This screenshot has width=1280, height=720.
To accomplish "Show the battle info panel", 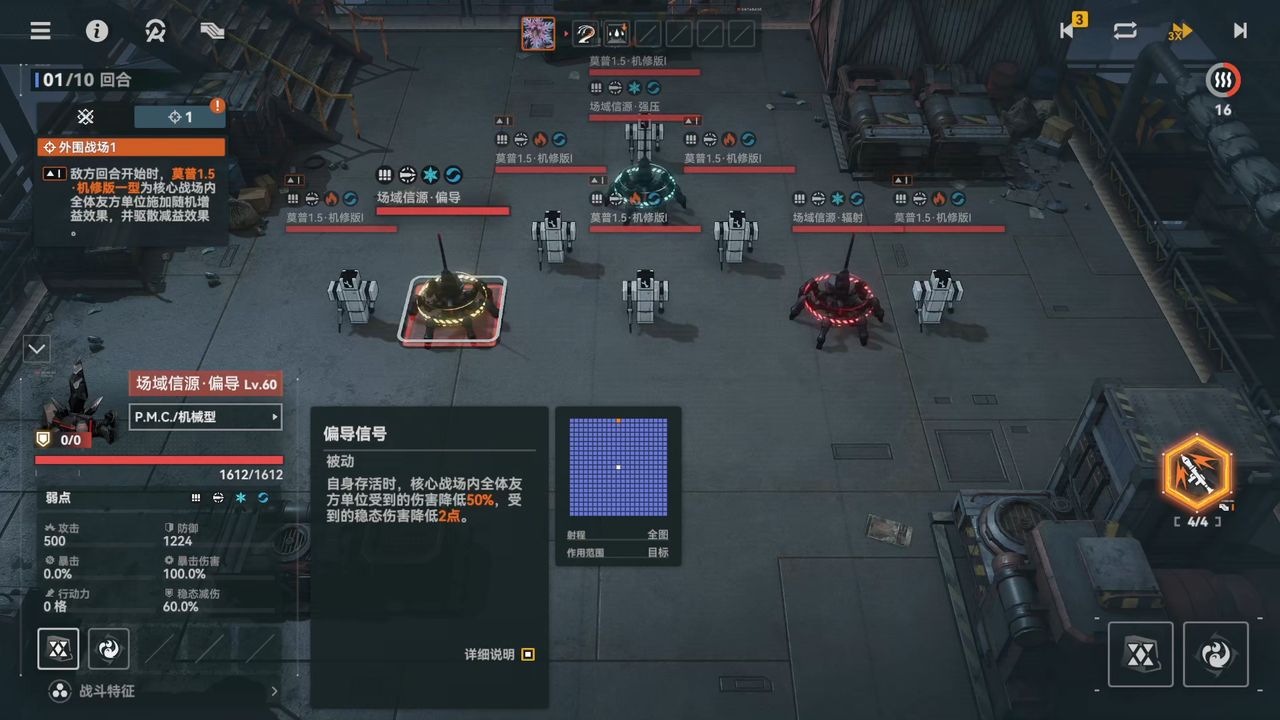I will point(97,30).
